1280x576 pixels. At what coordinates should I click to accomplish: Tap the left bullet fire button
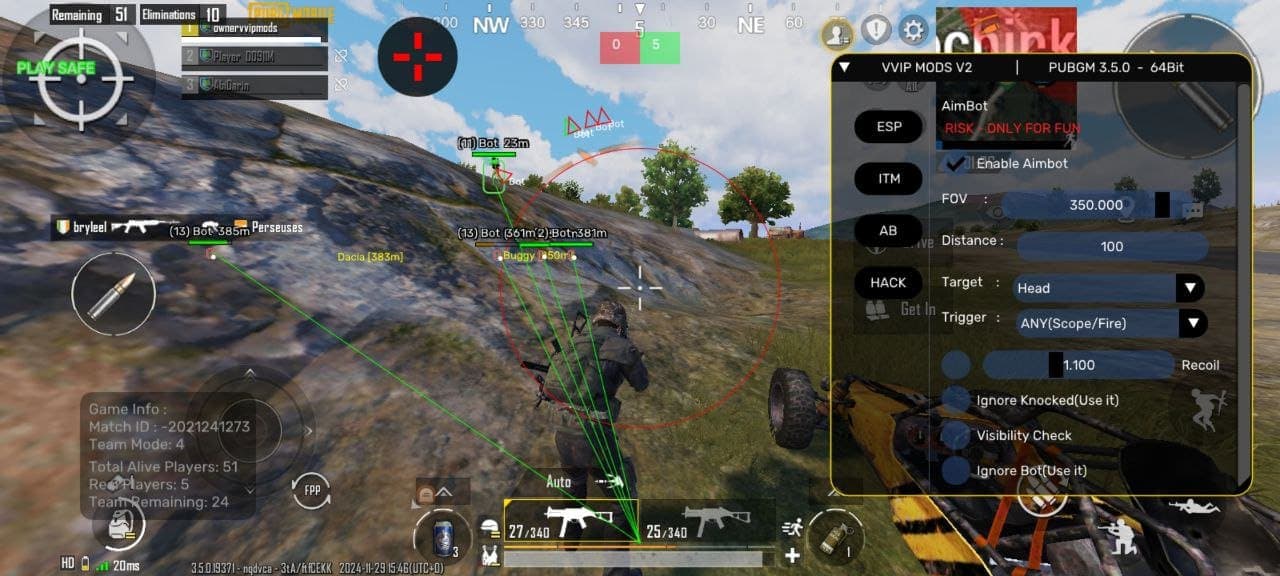coord(113,294)
